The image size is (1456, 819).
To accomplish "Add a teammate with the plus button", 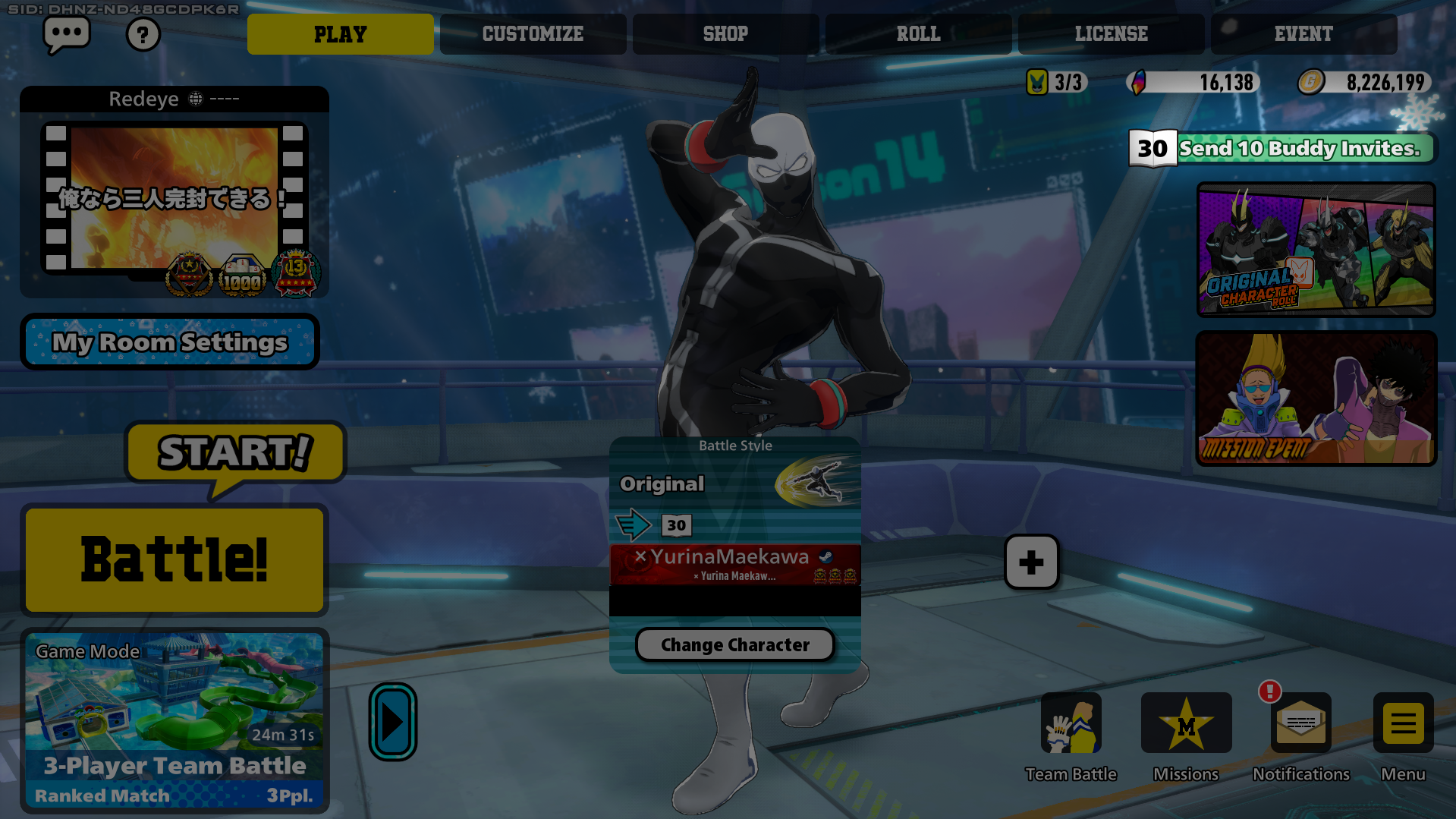I will [x=1031, y=562].
